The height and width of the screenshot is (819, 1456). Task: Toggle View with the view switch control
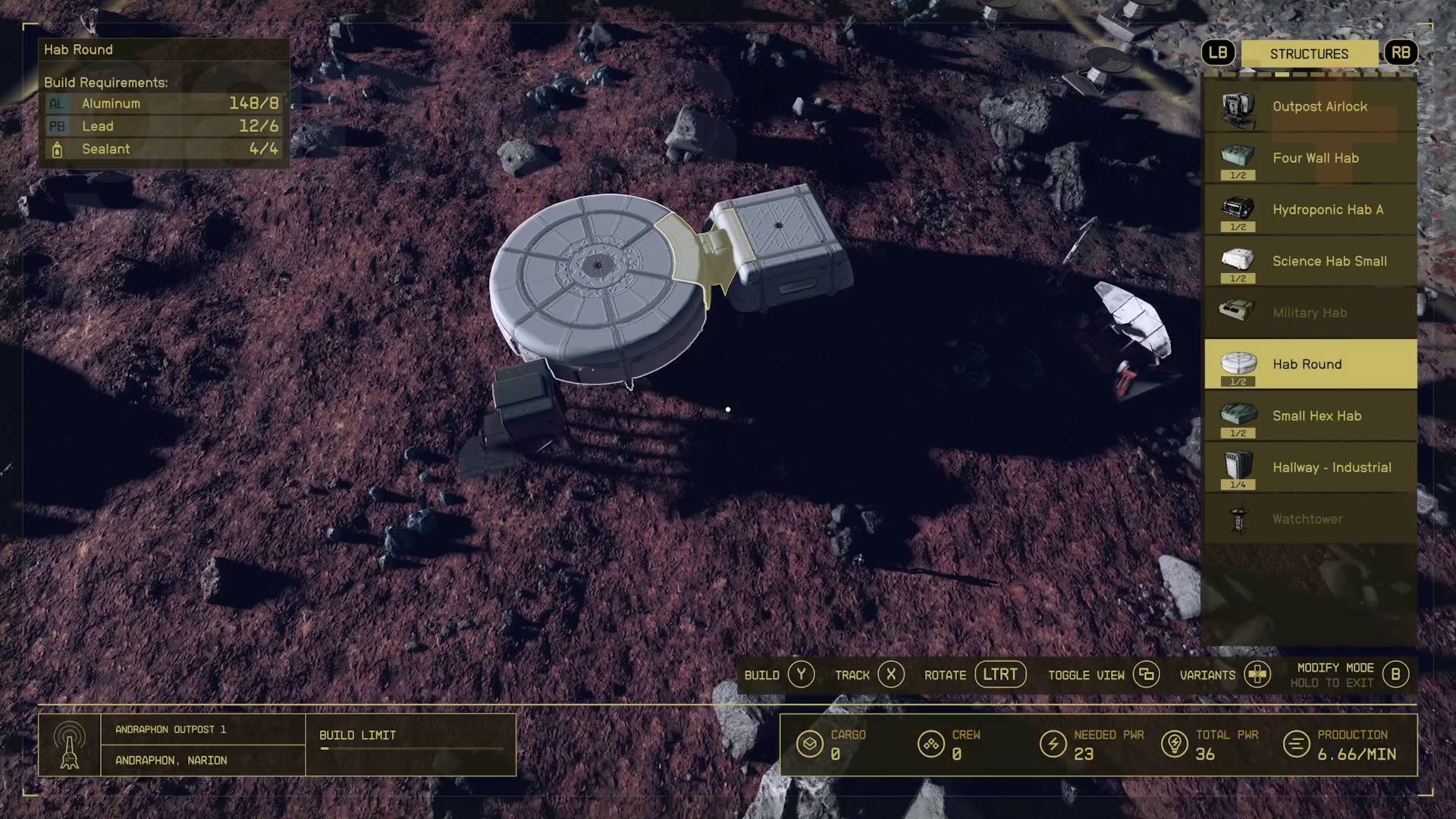pos(1145,674)
